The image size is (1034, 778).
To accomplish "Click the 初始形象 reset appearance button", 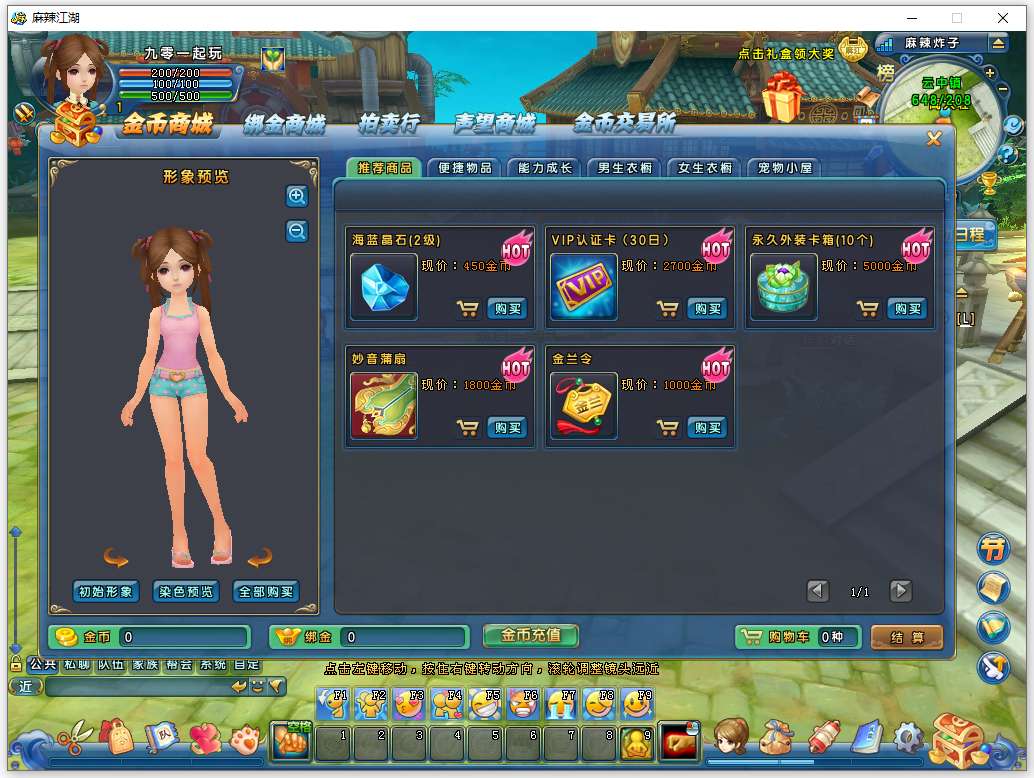I will [x=106, y=591].
